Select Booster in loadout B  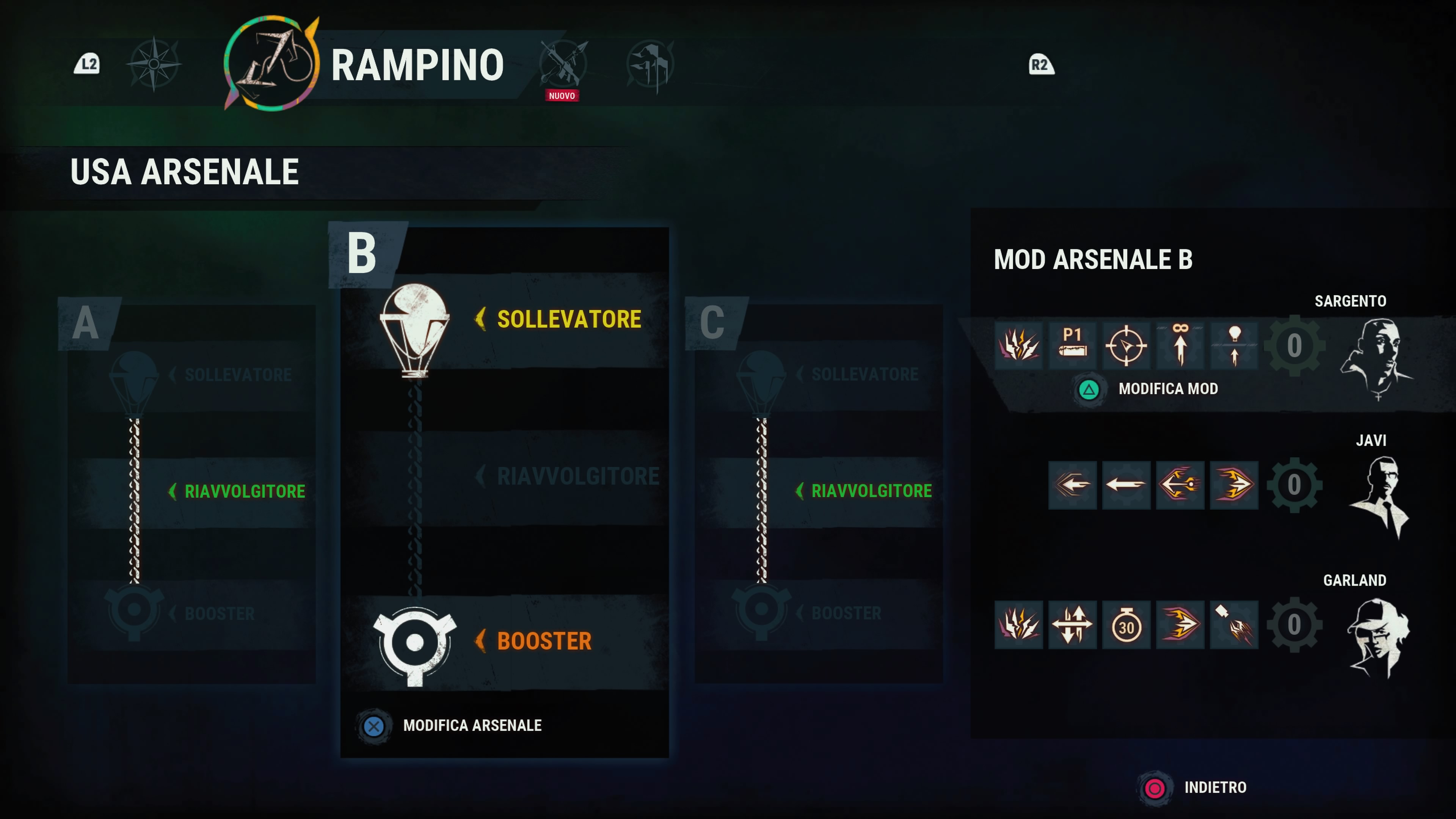[x=544, y=642]
